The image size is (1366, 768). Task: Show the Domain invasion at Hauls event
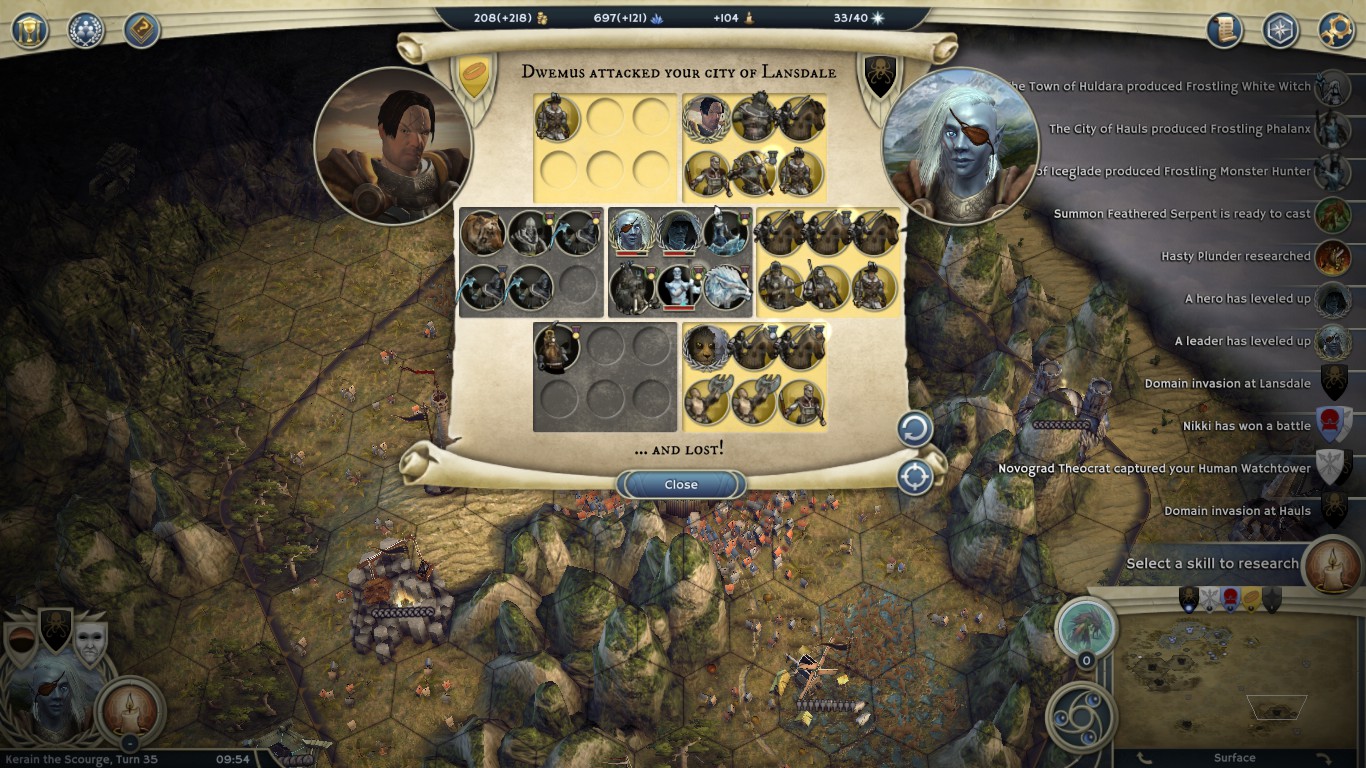[x=1332, y=511]
